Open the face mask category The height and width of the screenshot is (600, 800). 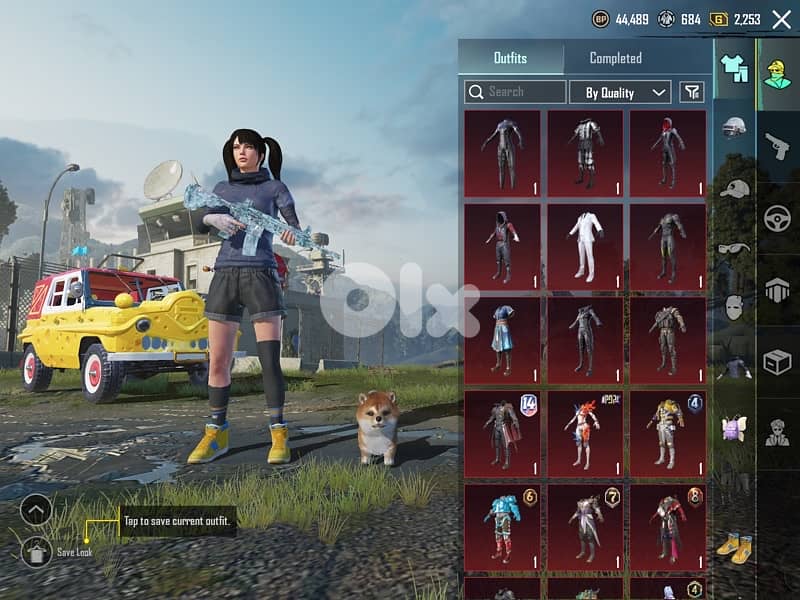tap(735, 306)
